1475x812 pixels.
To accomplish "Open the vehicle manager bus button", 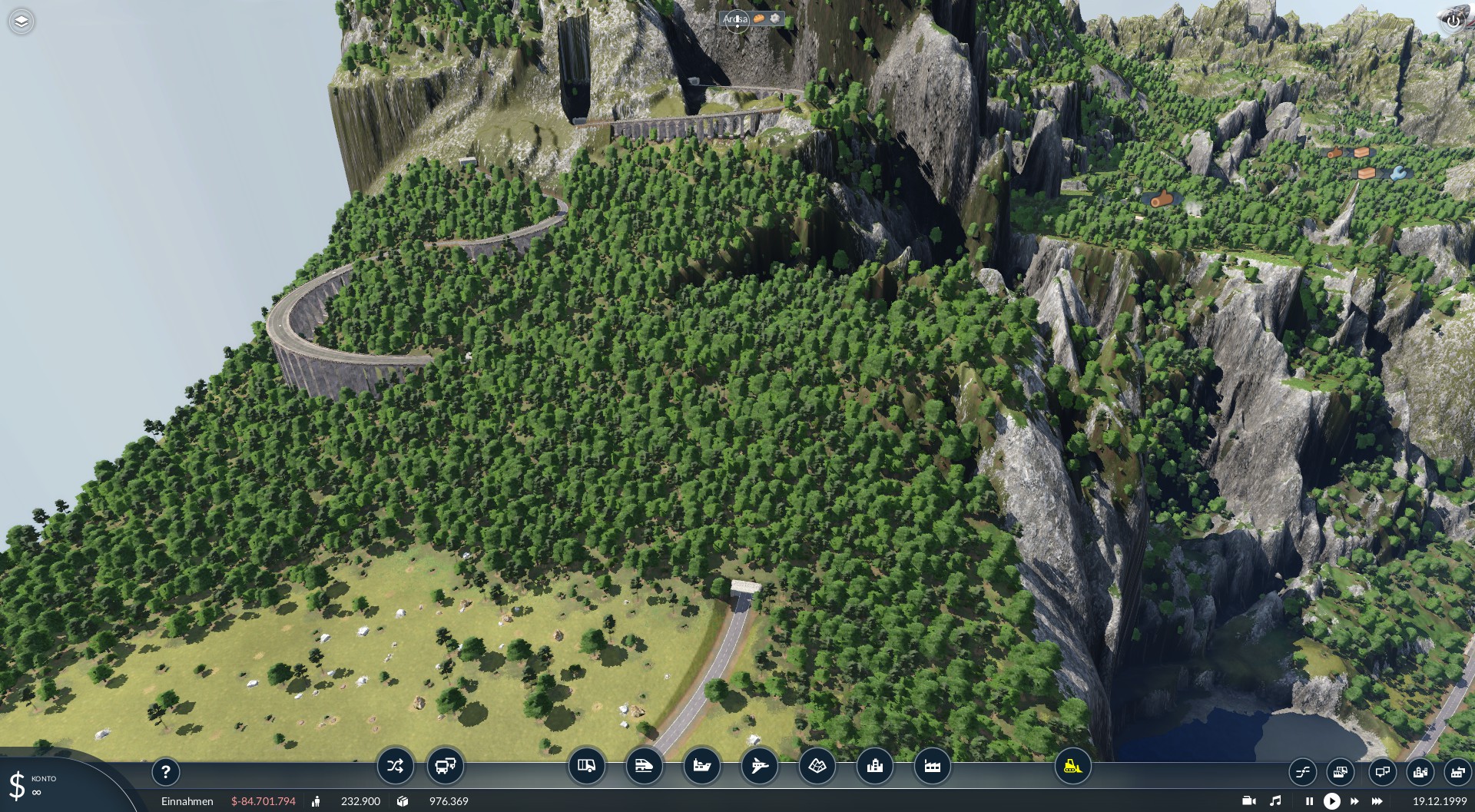I will 445,766.
